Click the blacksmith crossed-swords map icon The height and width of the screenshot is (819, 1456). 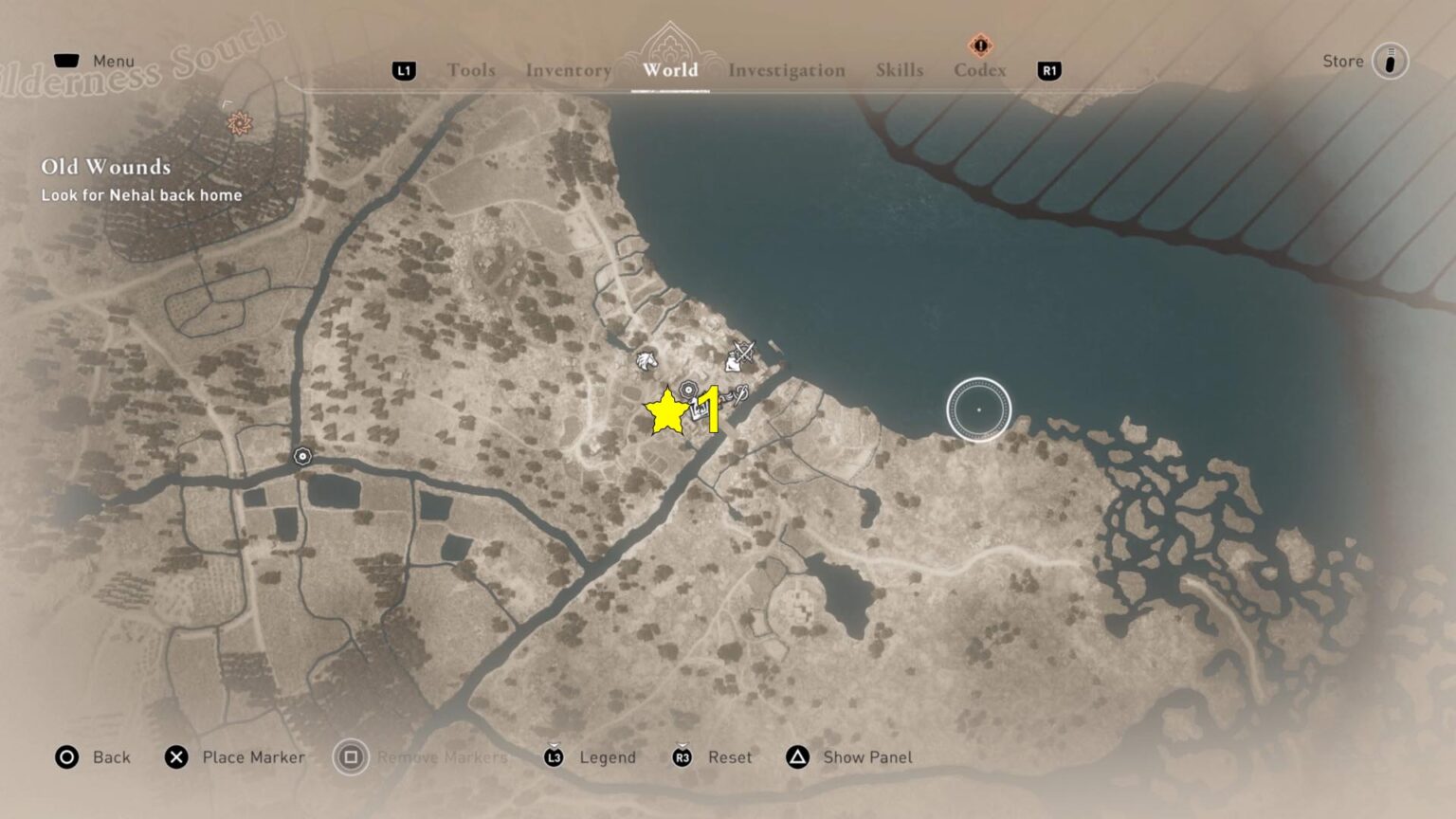742,356
